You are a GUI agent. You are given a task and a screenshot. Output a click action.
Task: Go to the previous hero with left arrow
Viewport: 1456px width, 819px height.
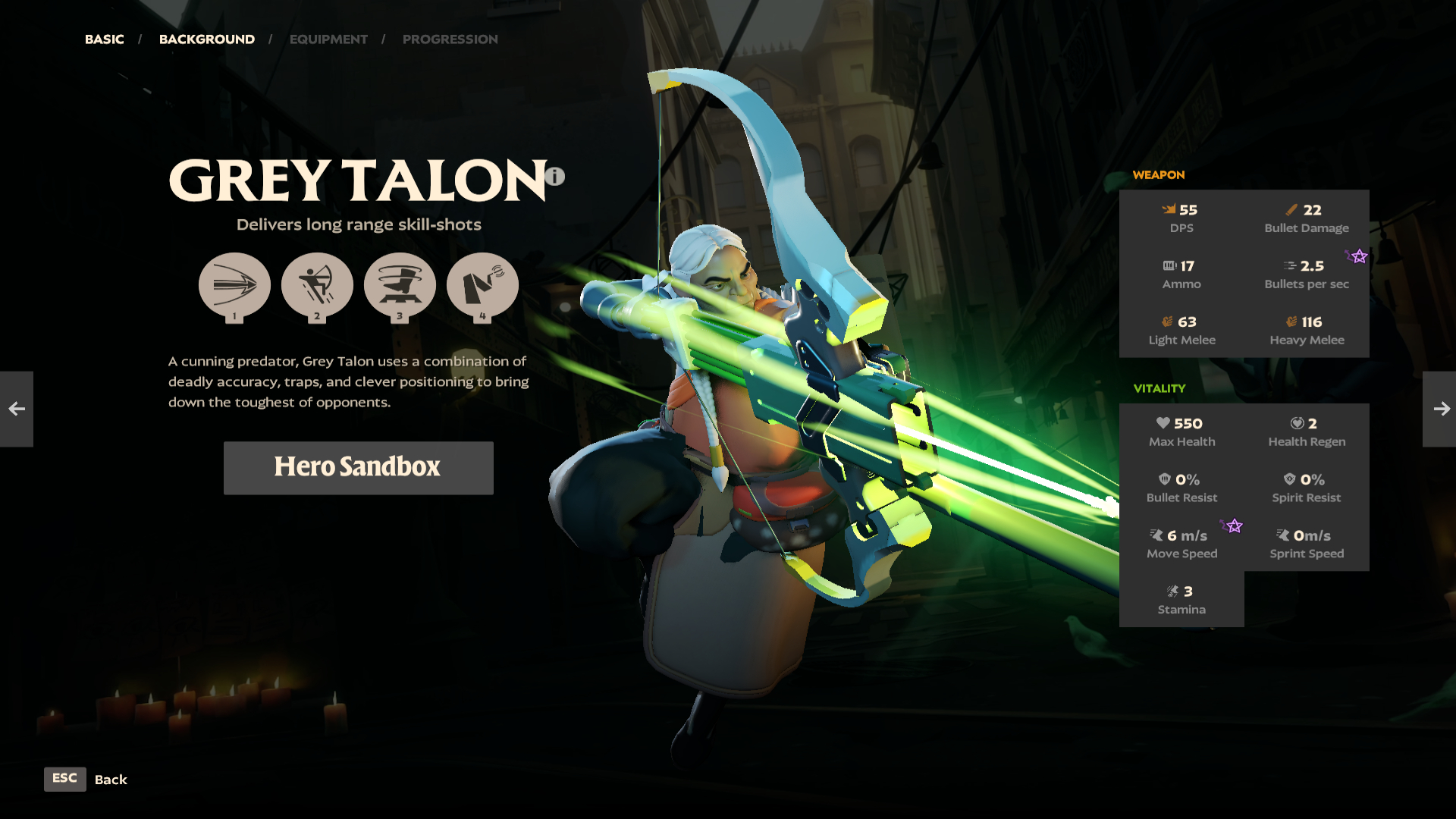17,409
